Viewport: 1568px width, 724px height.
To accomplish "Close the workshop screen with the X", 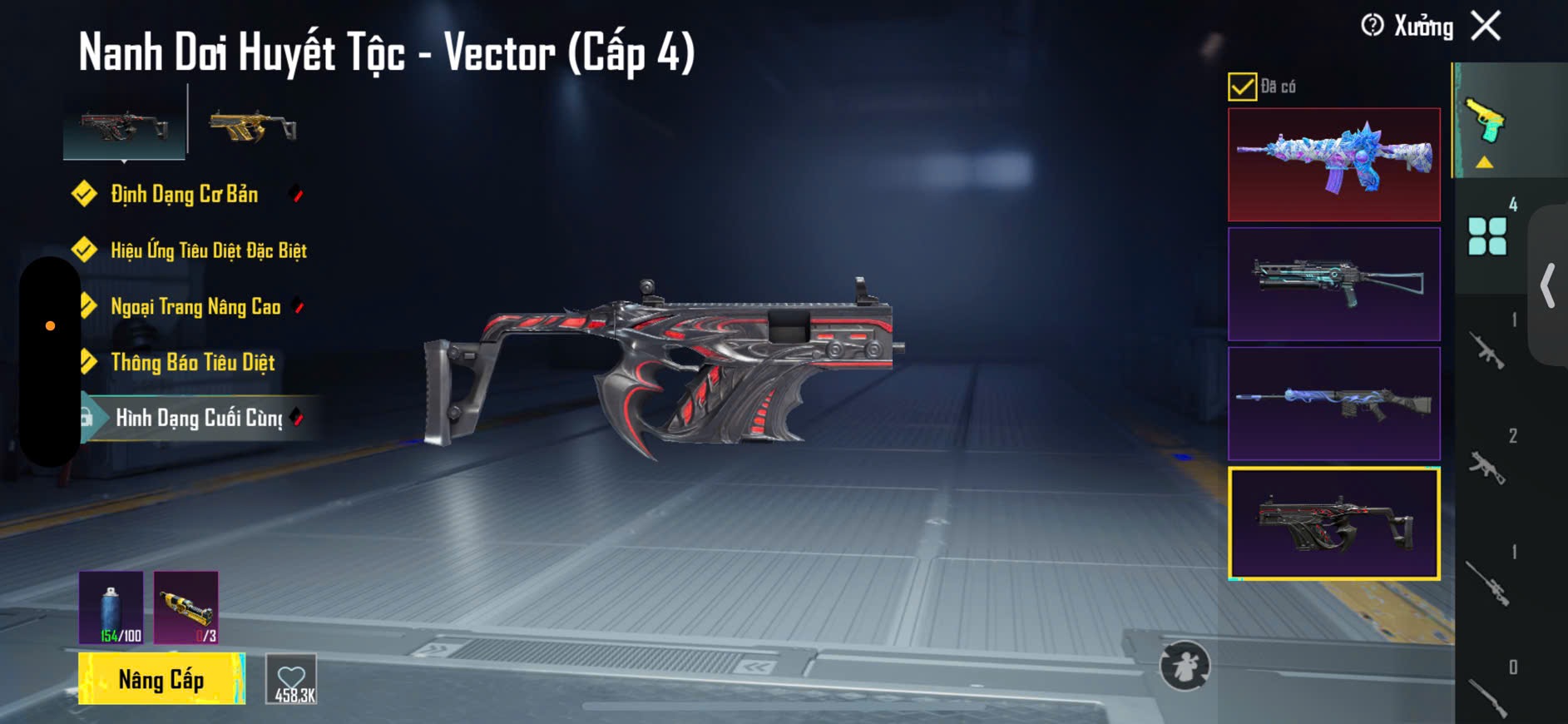I will click(1486, 26).
